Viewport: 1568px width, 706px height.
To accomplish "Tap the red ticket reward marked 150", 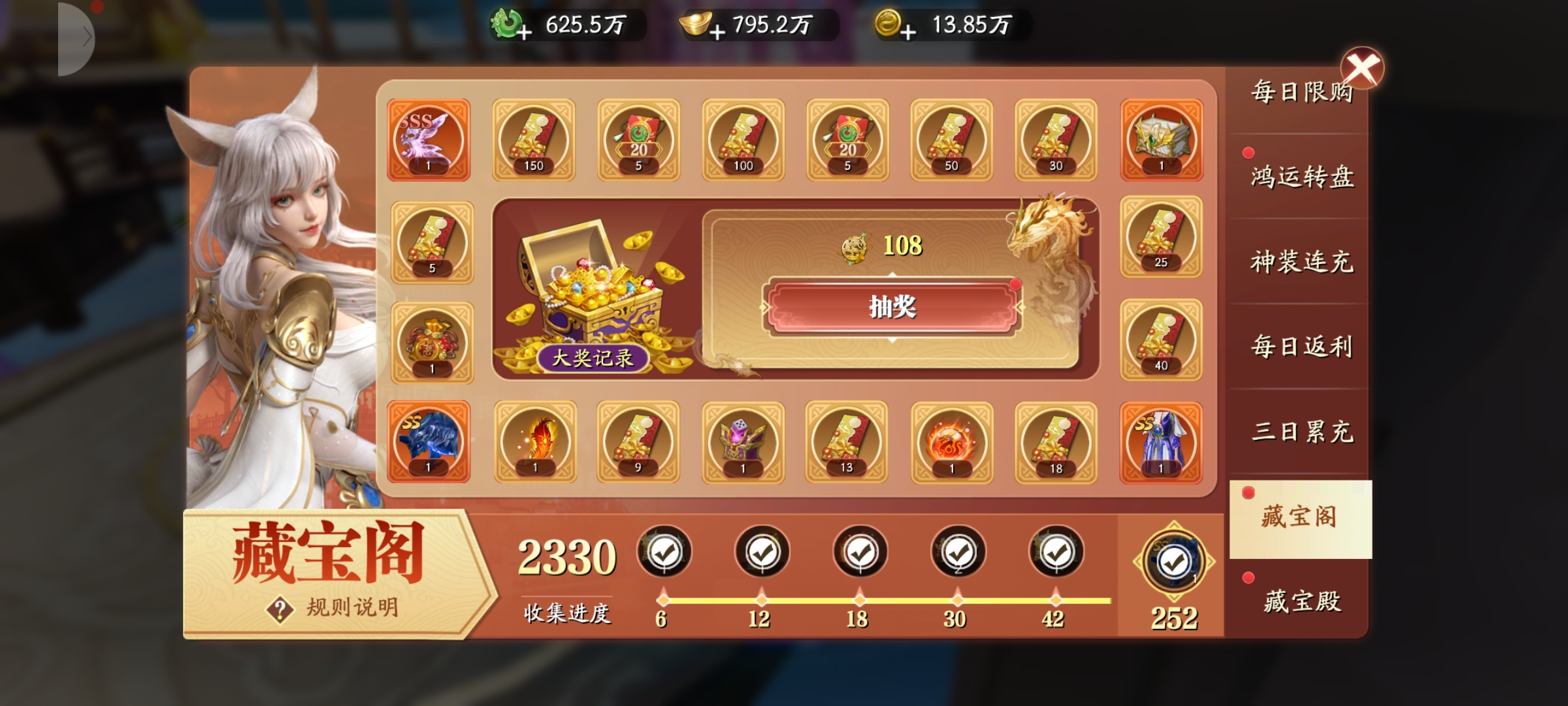I will 534,140.
